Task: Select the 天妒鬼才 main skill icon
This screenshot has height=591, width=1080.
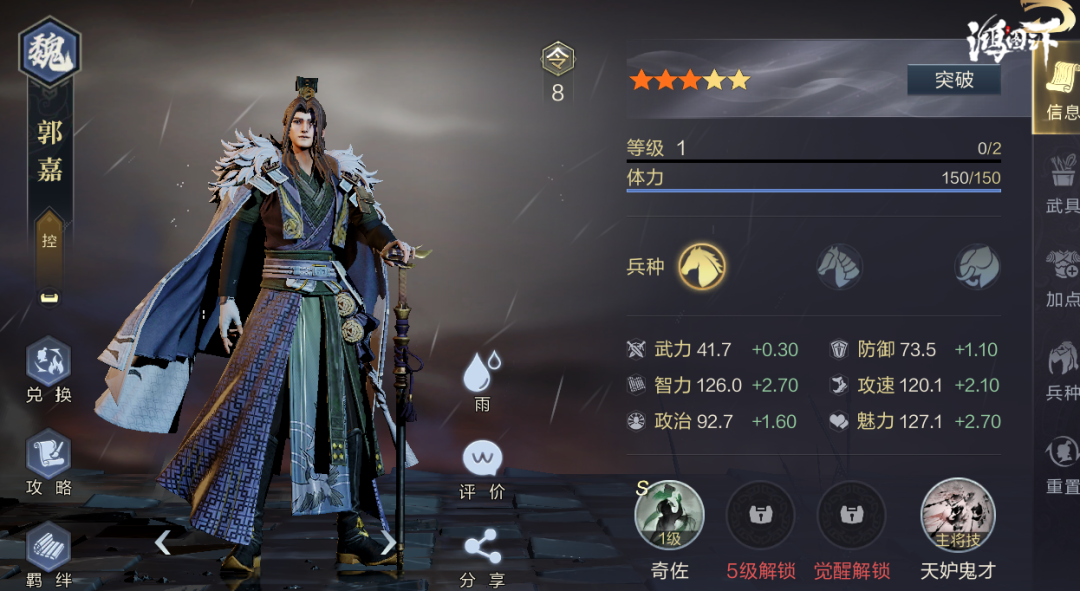Action: tap(957, 516)
